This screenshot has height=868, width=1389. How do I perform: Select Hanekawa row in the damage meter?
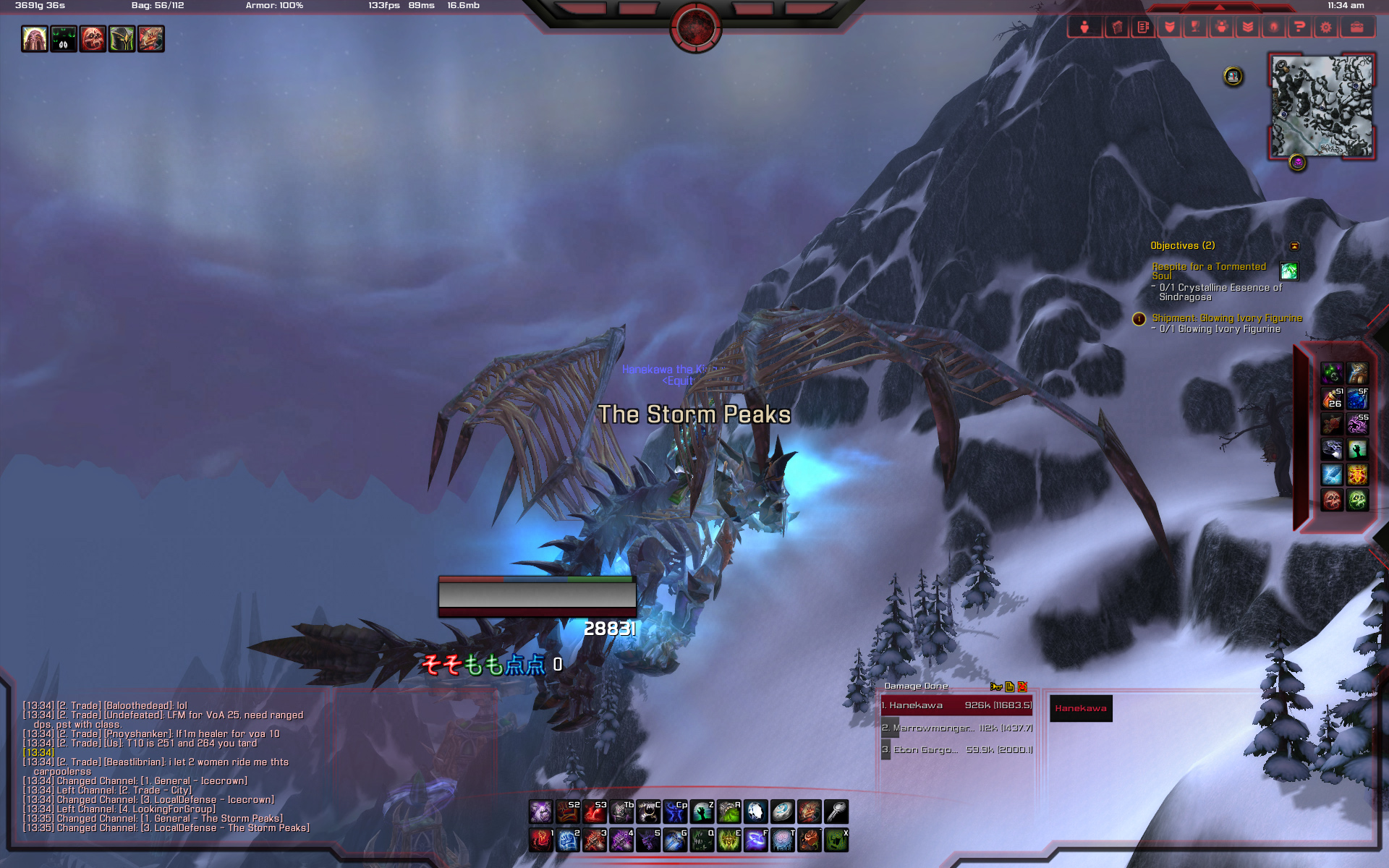pos(956,705)
